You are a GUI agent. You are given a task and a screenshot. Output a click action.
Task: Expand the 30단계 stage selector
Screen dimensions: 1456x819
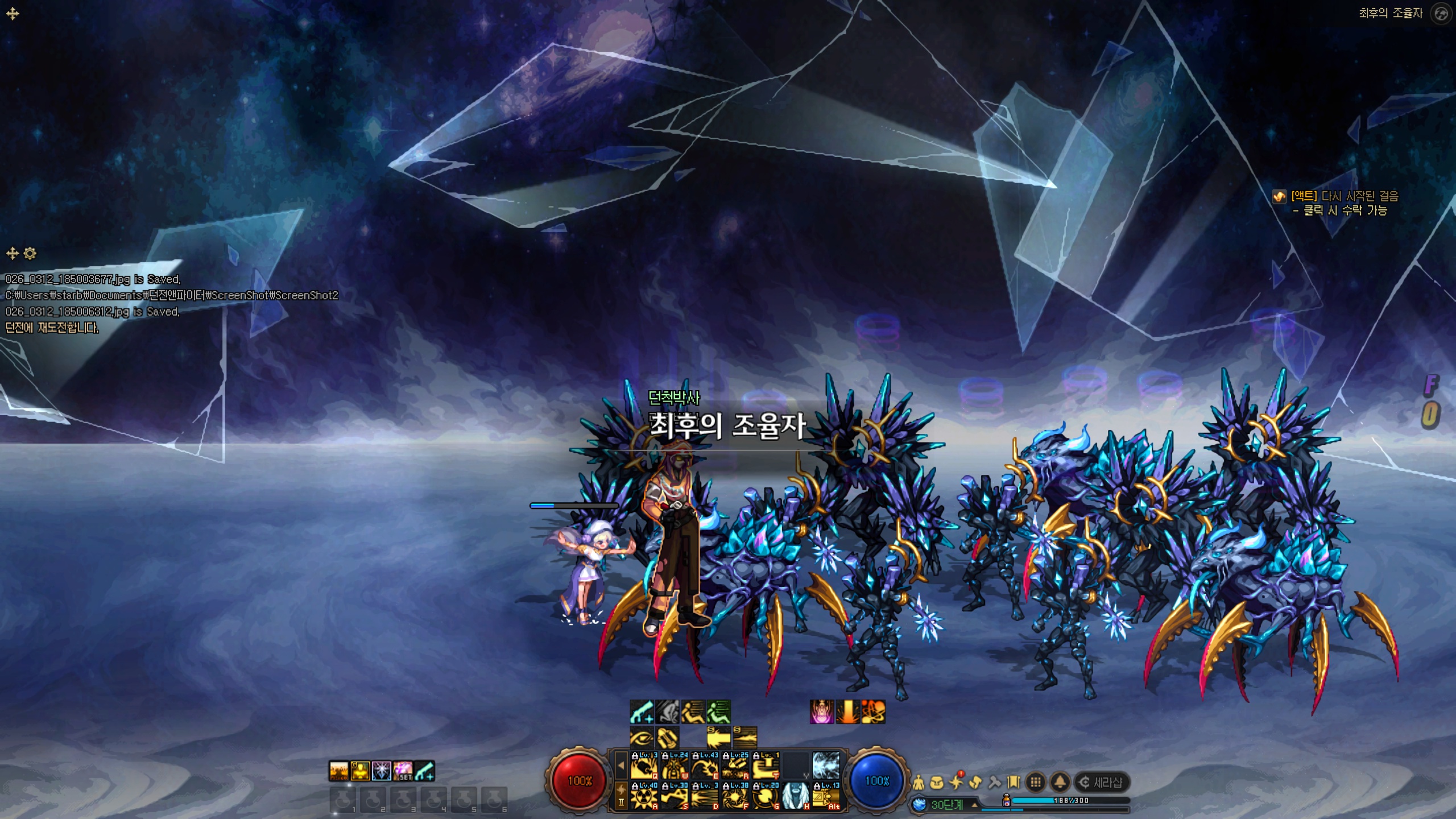click(975, 805)
